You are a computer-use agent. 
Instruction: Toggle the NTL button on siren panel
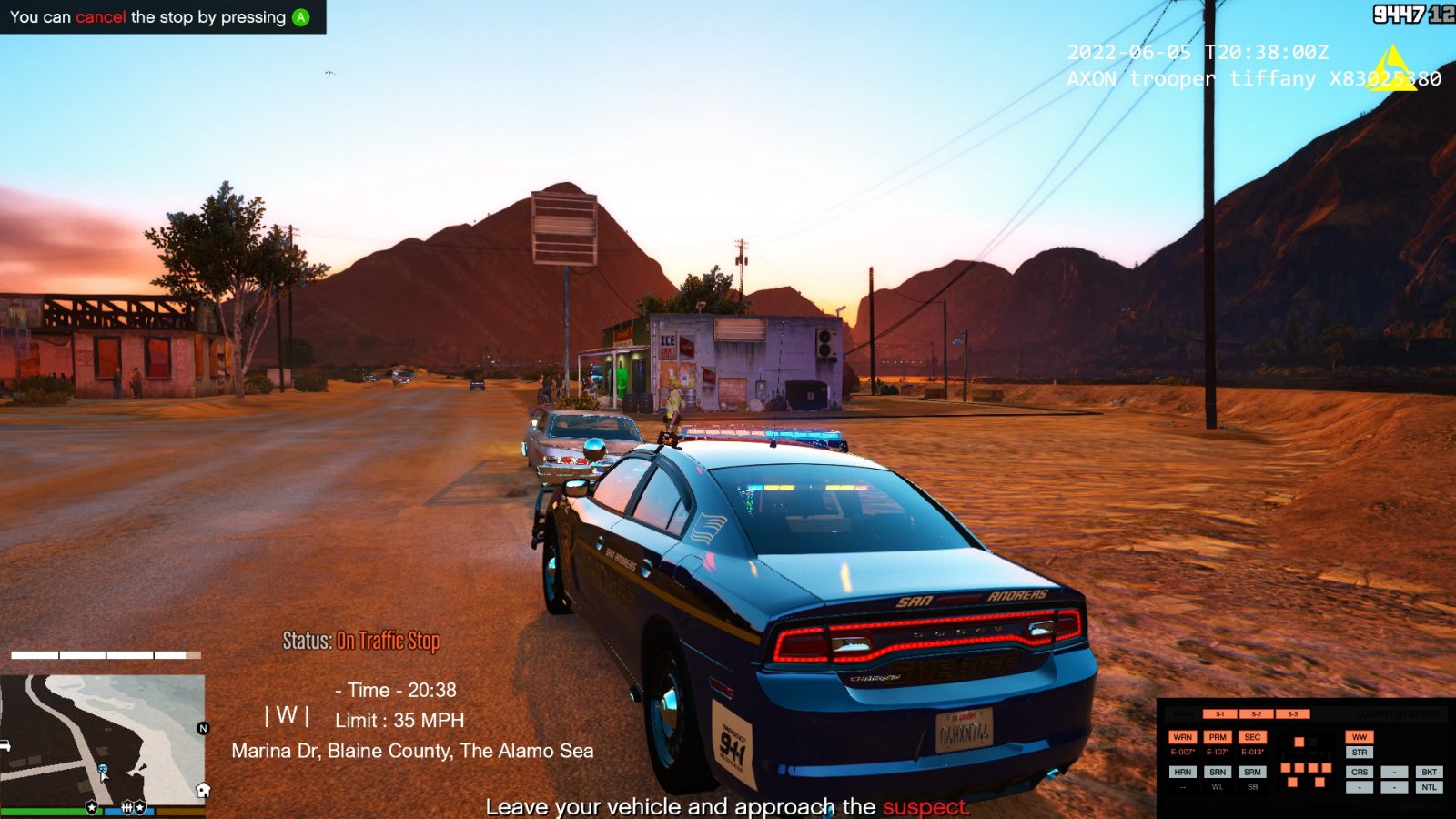pyautogui.click(x=1430, y=787)
